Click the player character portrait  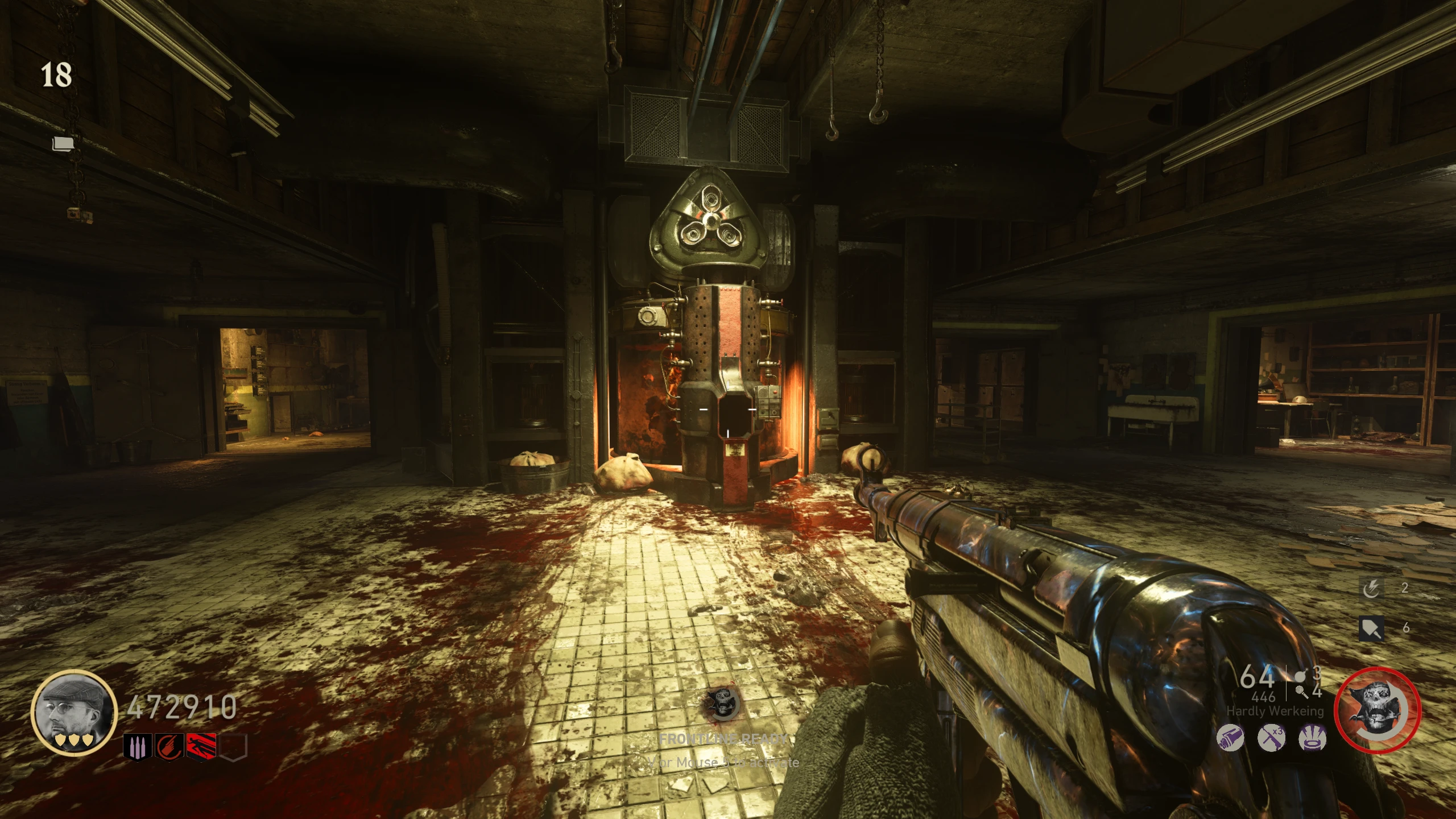click(x=74, y=712)
